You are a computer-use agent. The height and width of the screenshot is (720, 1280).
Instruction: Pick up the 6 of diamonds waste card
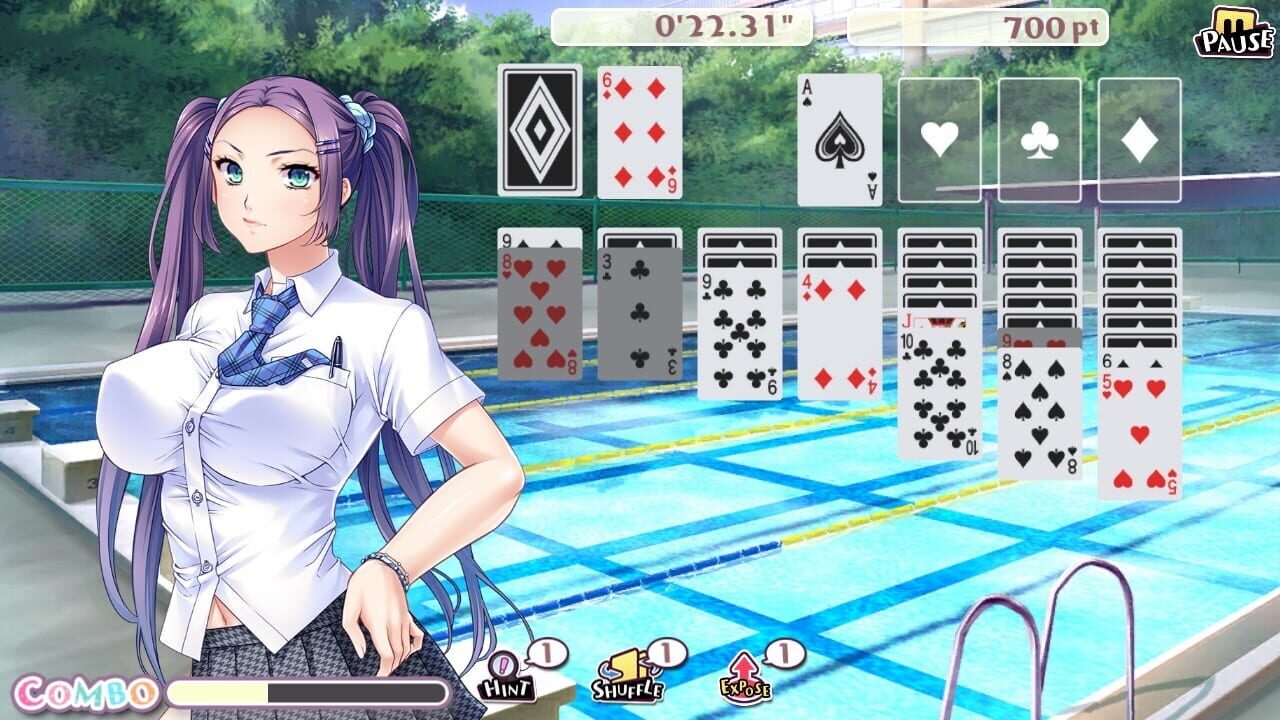pyautogui.click(x=640, y=135)
